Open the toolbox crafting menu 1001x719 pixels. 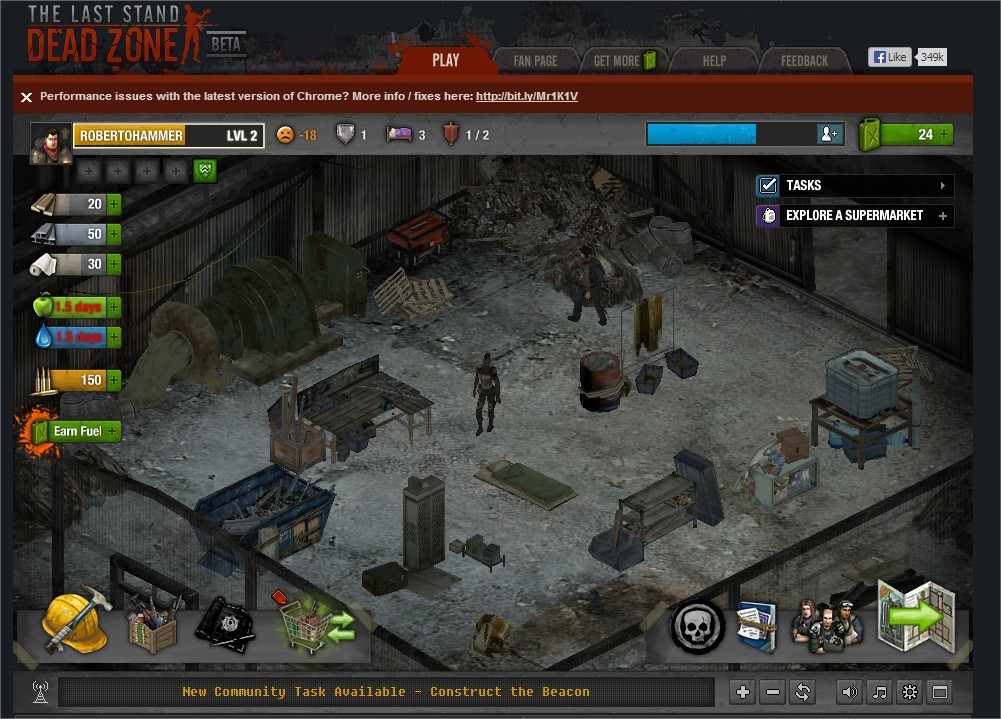coord(152,627)
